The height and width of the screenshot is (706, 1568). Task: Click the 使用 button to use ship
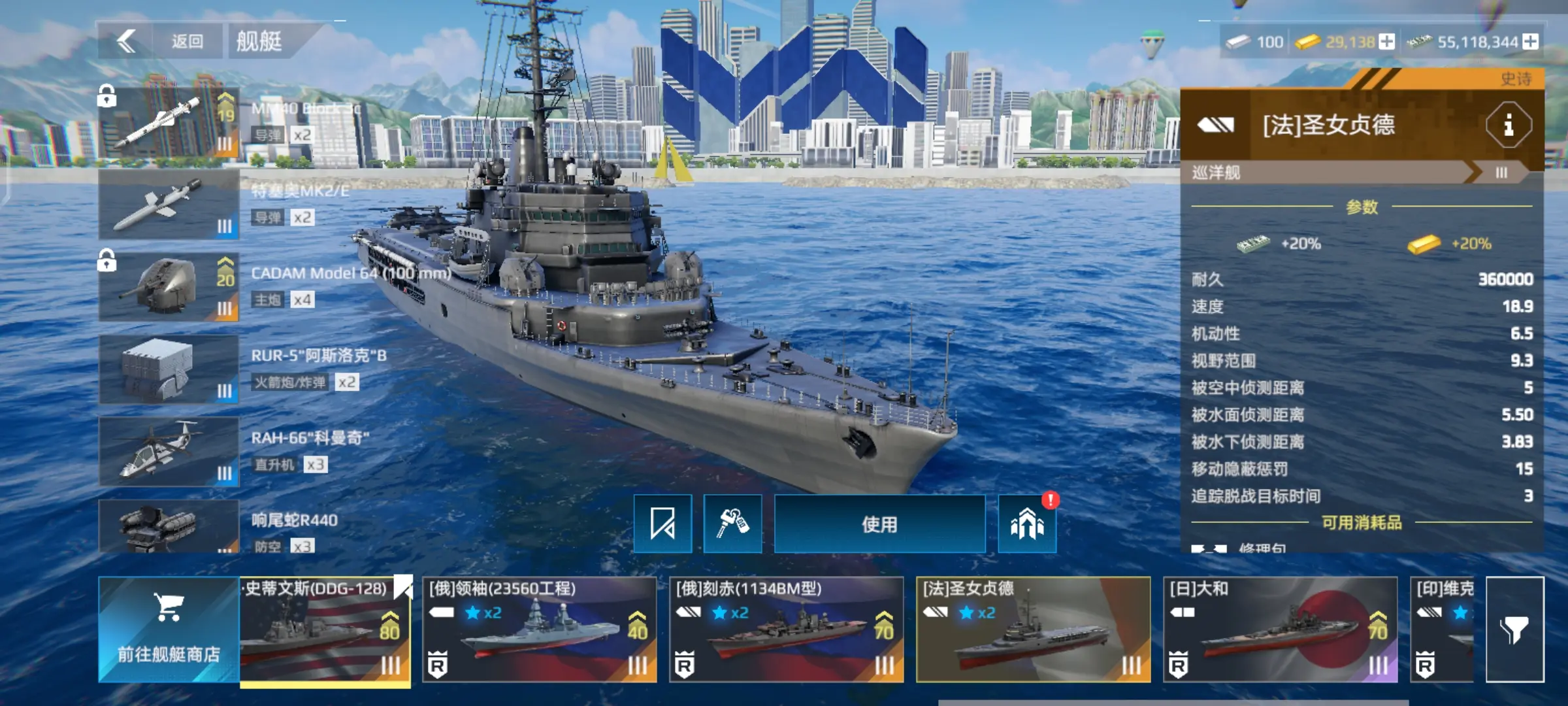pos(879,524)
